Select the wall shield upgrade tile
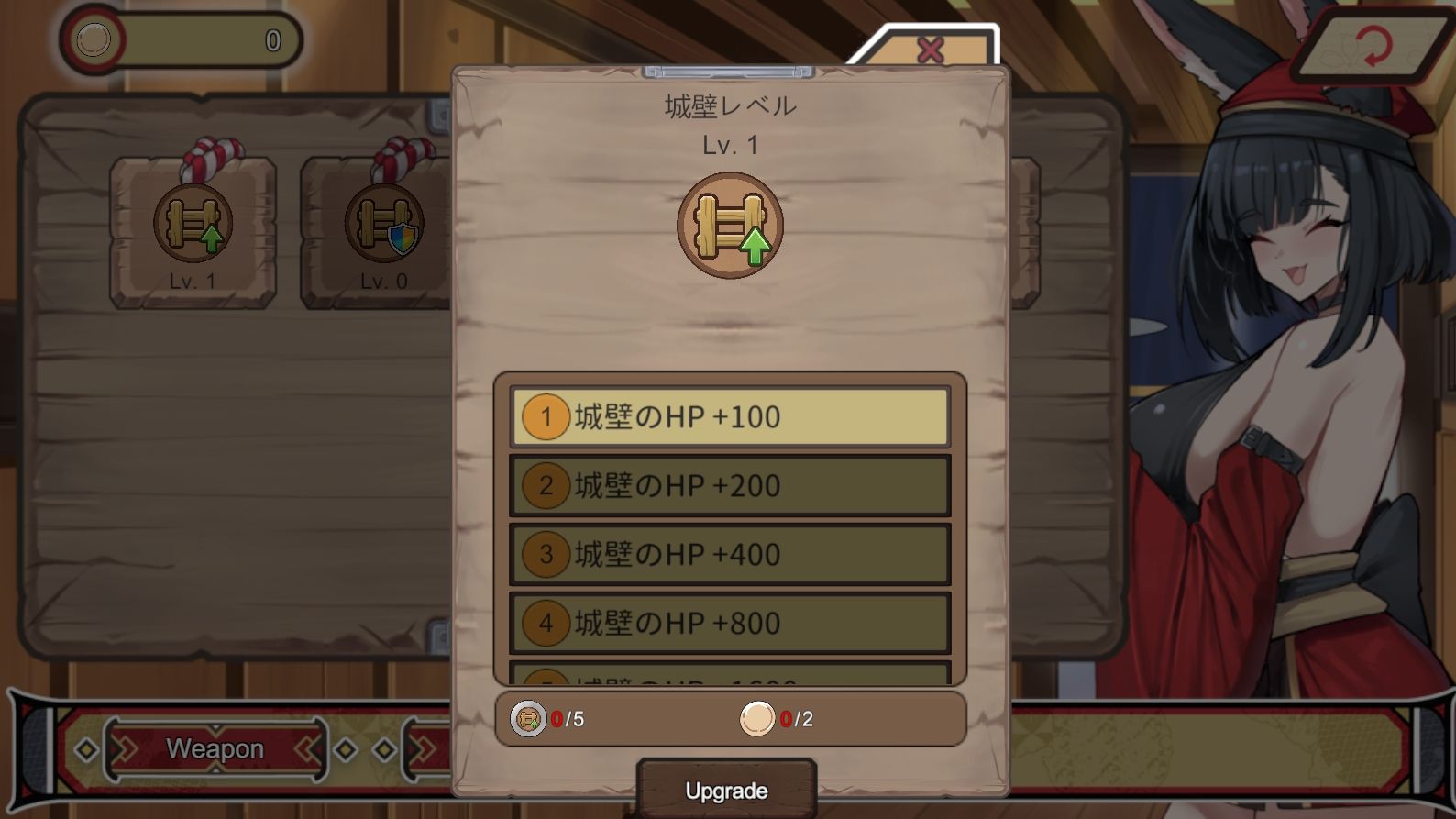Screen dimensions: 1456x819 (383, 229)
